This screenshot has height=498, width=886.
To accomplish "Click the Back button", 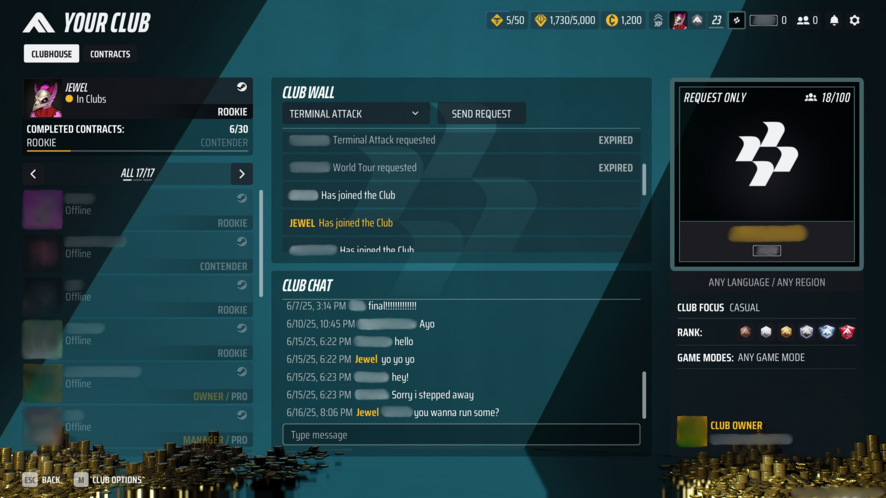I will (x=42, y=480).
